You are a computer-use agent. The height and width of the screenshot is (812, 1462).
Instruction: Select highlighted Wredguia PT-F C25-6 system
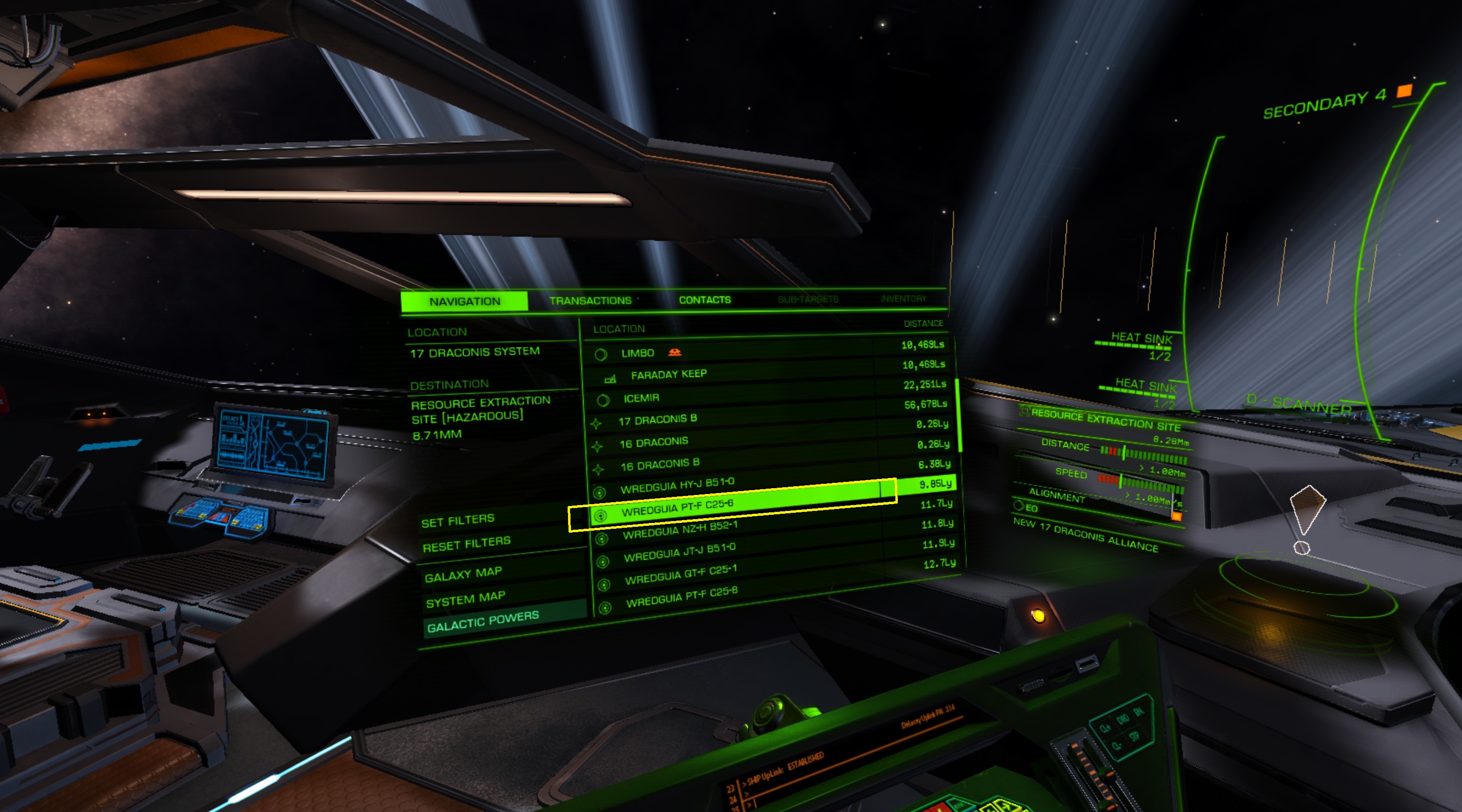(677, 508)
